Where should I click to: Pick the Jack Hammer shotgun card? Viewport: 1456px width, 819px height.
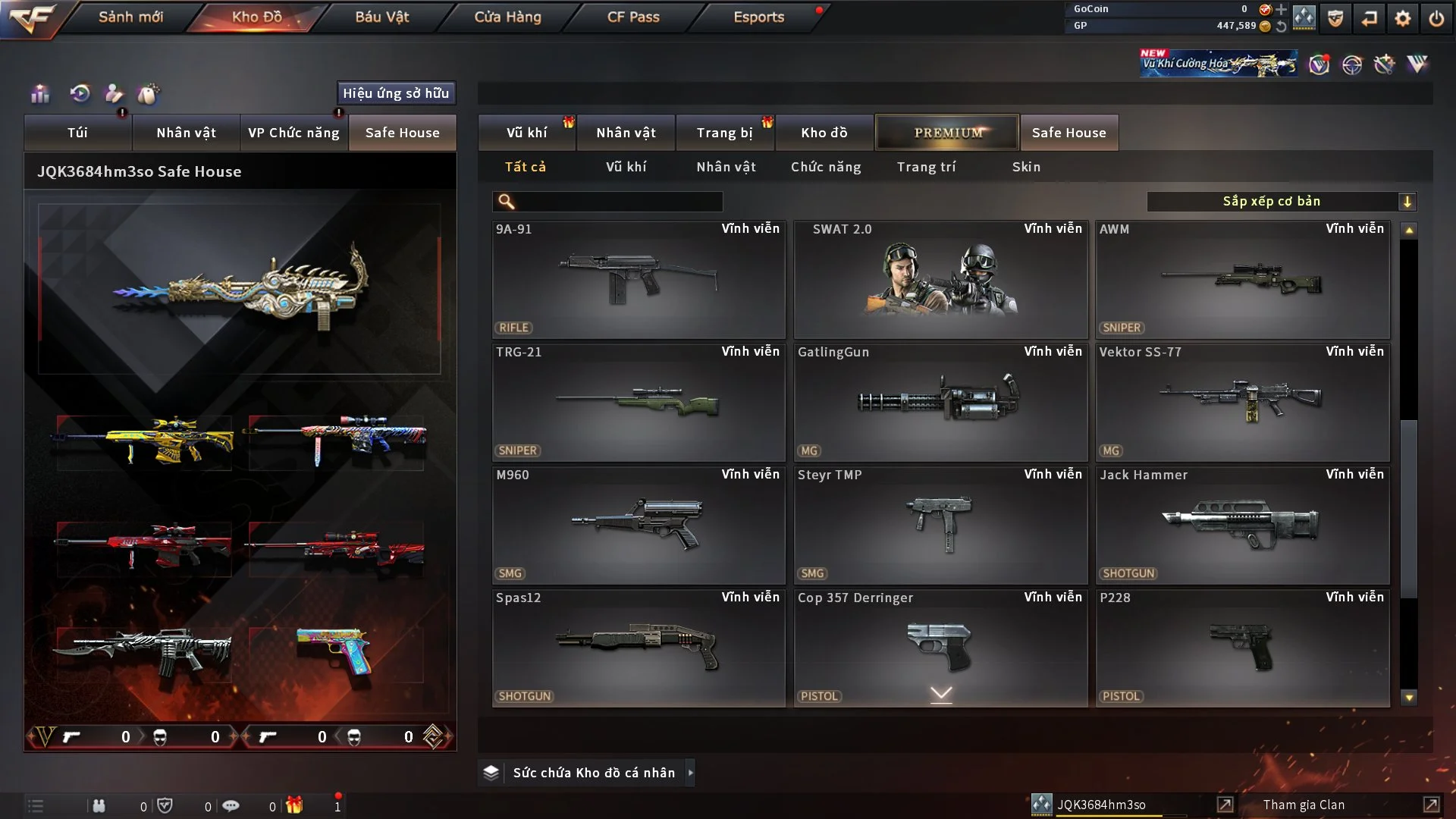pos(1242,525)
